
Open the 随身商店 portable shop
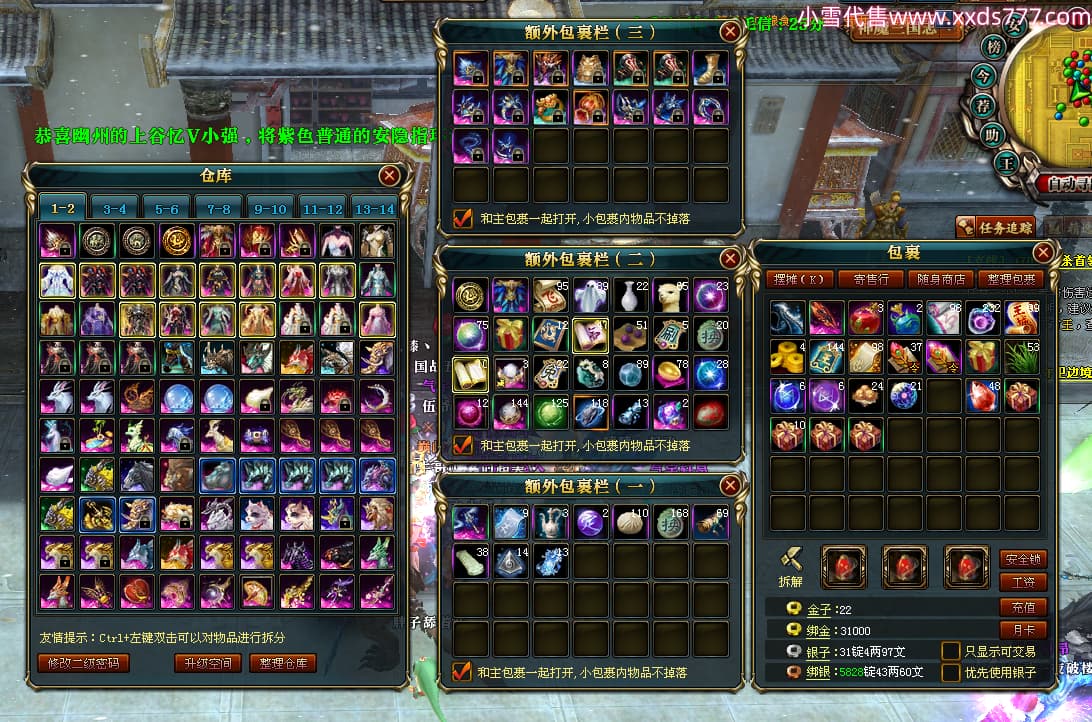[942, 279]
